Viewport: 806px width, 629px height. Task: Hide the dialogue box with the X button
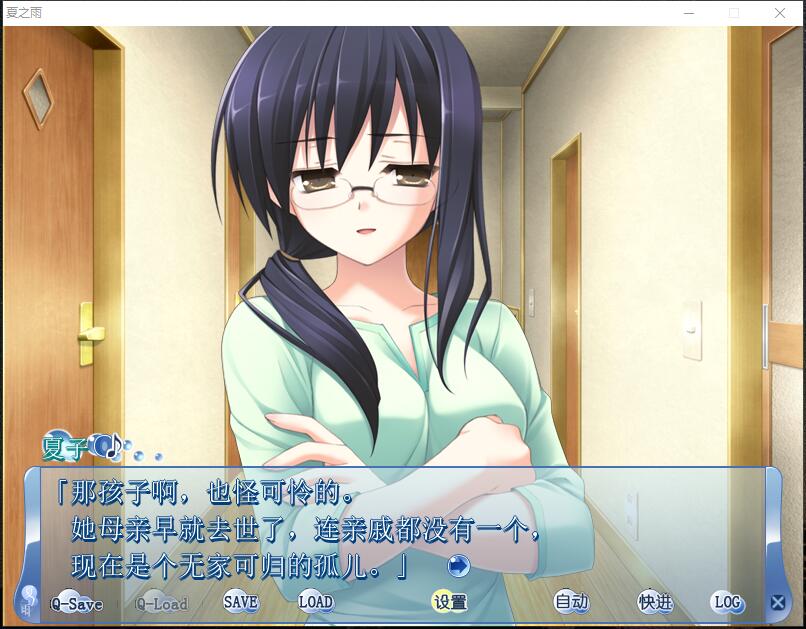point(777,602)
